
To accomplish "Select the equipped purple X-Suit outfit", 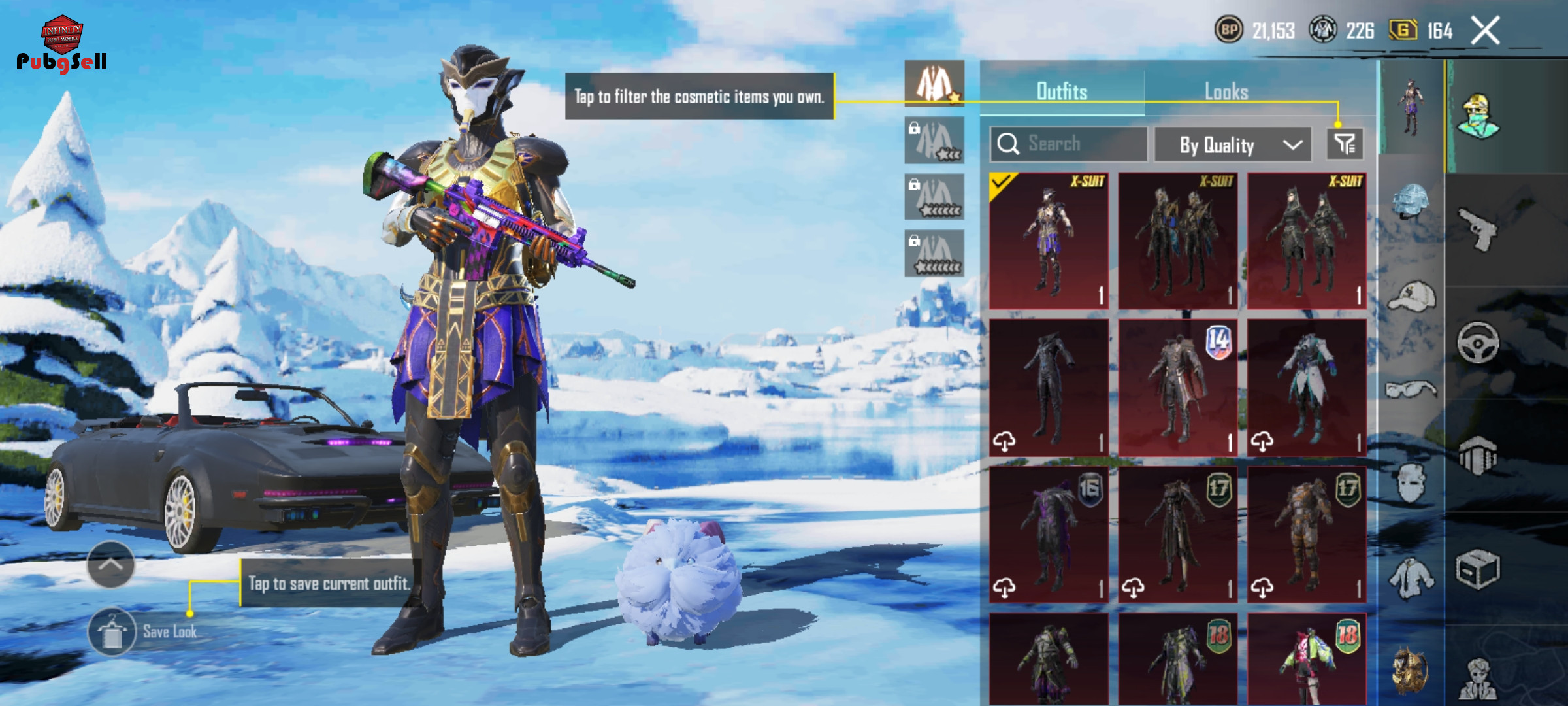I will point(1049,241).
